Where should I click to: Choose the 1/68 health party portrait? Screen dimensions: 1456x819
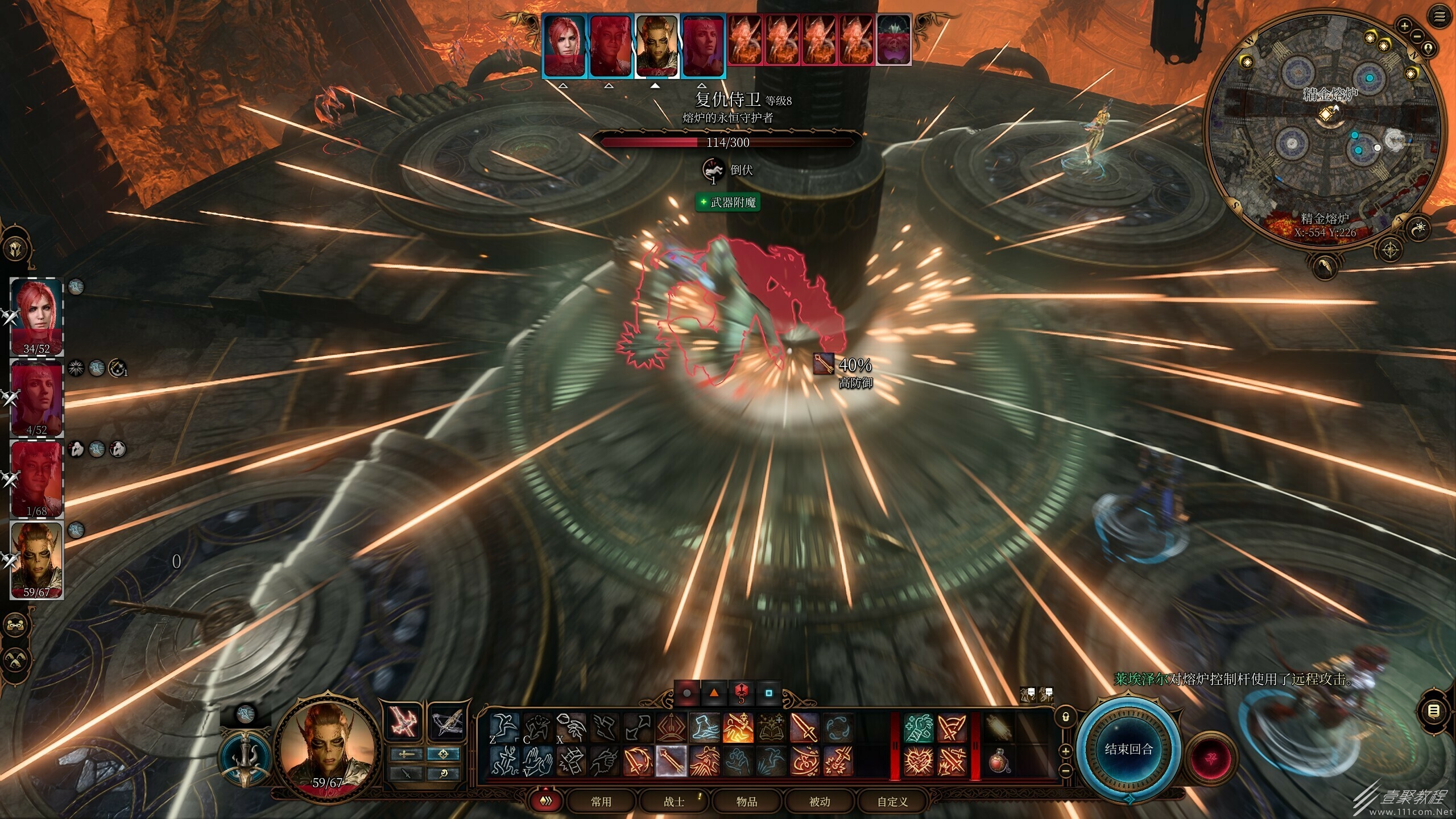point(37,479)
